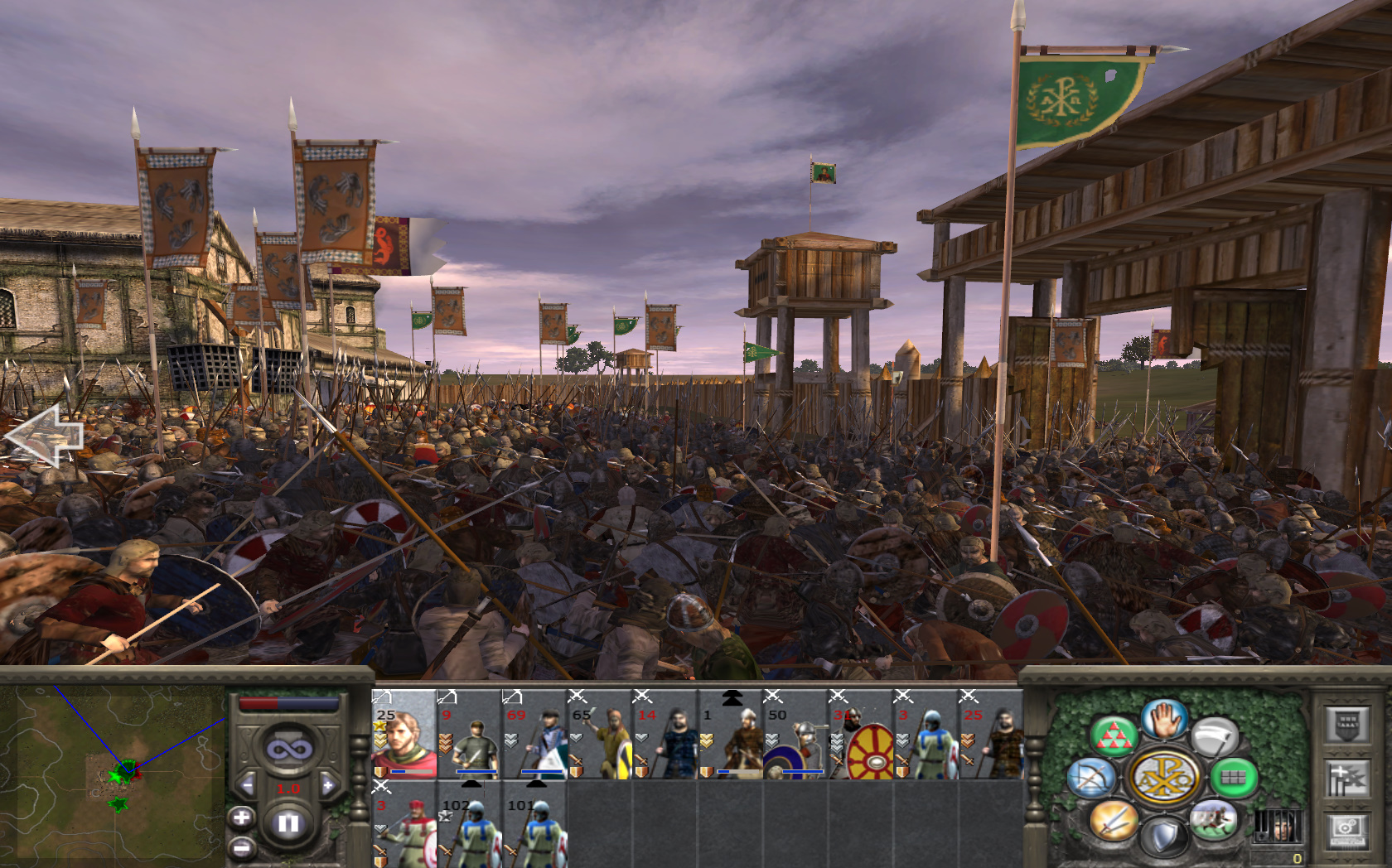Toggle run mode with the horseman icon
Screen dimensions: 1392x868
click(x=1214, y=820)
